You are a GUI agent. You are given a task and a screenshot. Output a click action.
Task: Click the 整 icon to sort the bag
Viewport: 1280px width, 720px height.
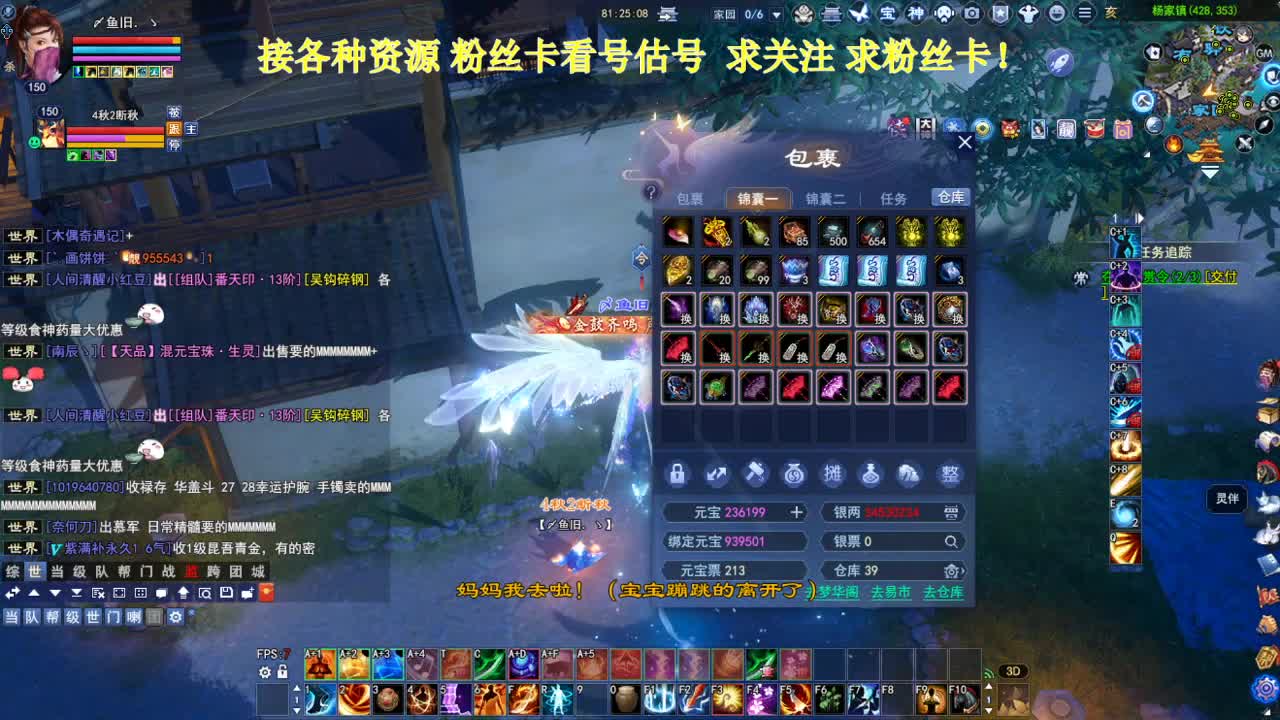pos(950,473)
